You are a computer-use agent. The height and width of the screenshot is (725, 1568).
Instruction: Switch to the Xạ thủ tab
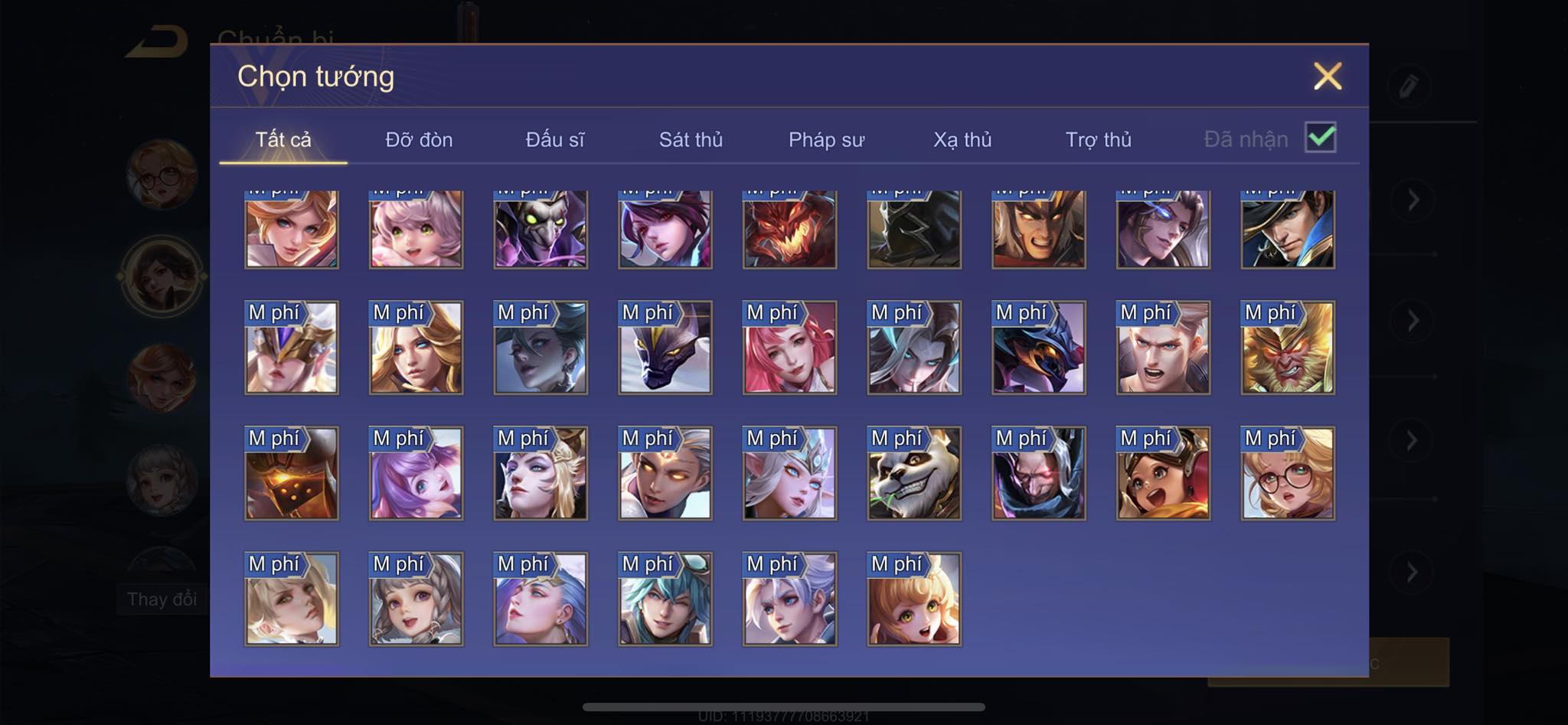(962, 139)
